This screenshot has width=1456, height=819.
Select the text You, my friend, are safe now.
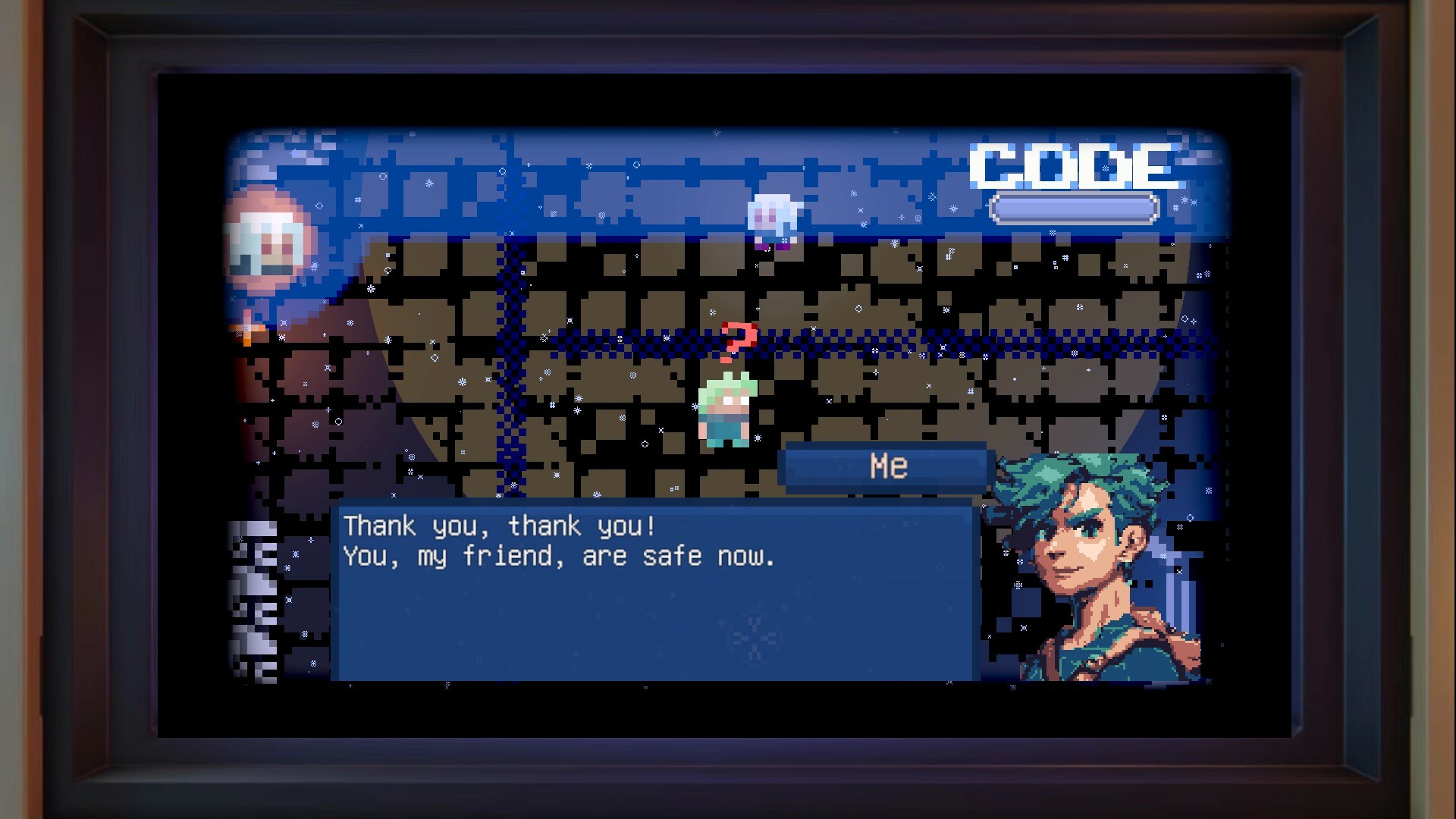click(x=557, y=557)
